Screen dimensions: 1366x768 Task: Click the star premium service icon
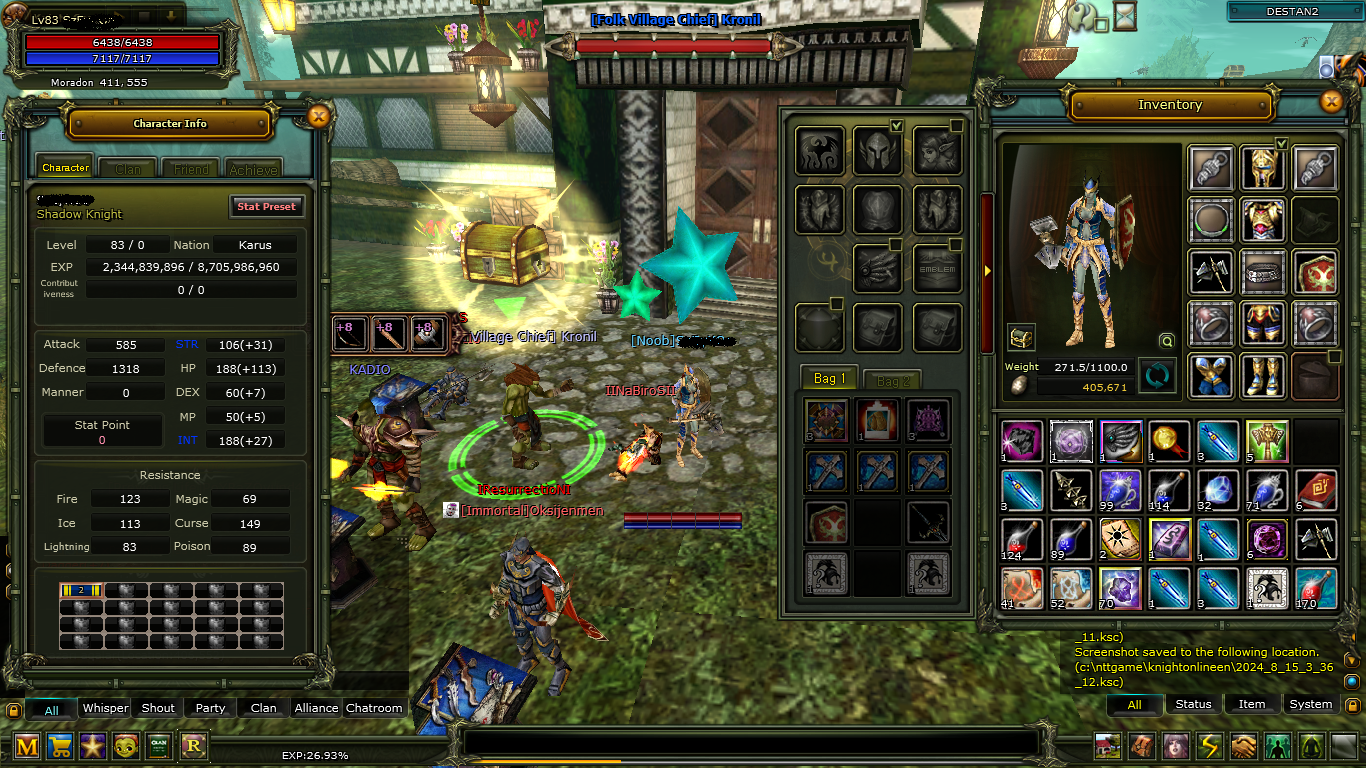92,746
